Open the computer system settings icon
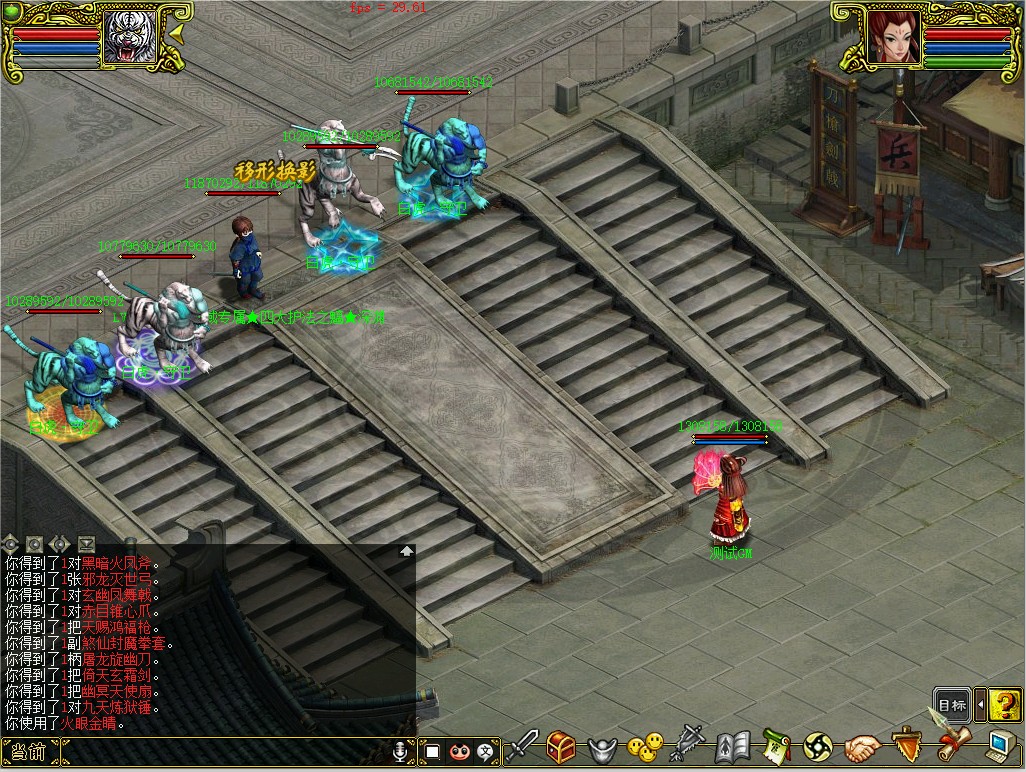This screenshot has height=772, width=1026. pyautogui.click(x=999, y=745)
